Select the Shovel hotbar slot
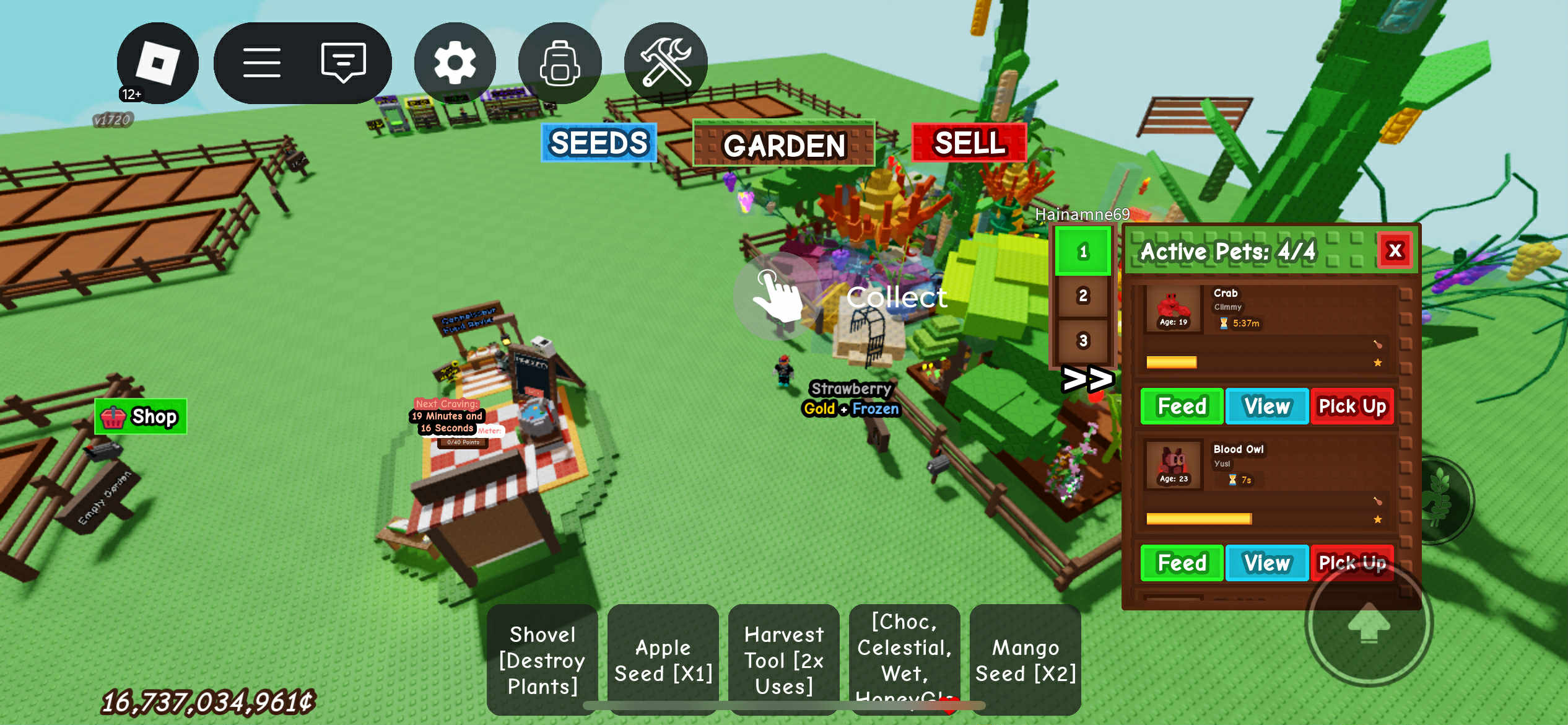The width and height of the screenshot is (1568, 725). point(542,659)
